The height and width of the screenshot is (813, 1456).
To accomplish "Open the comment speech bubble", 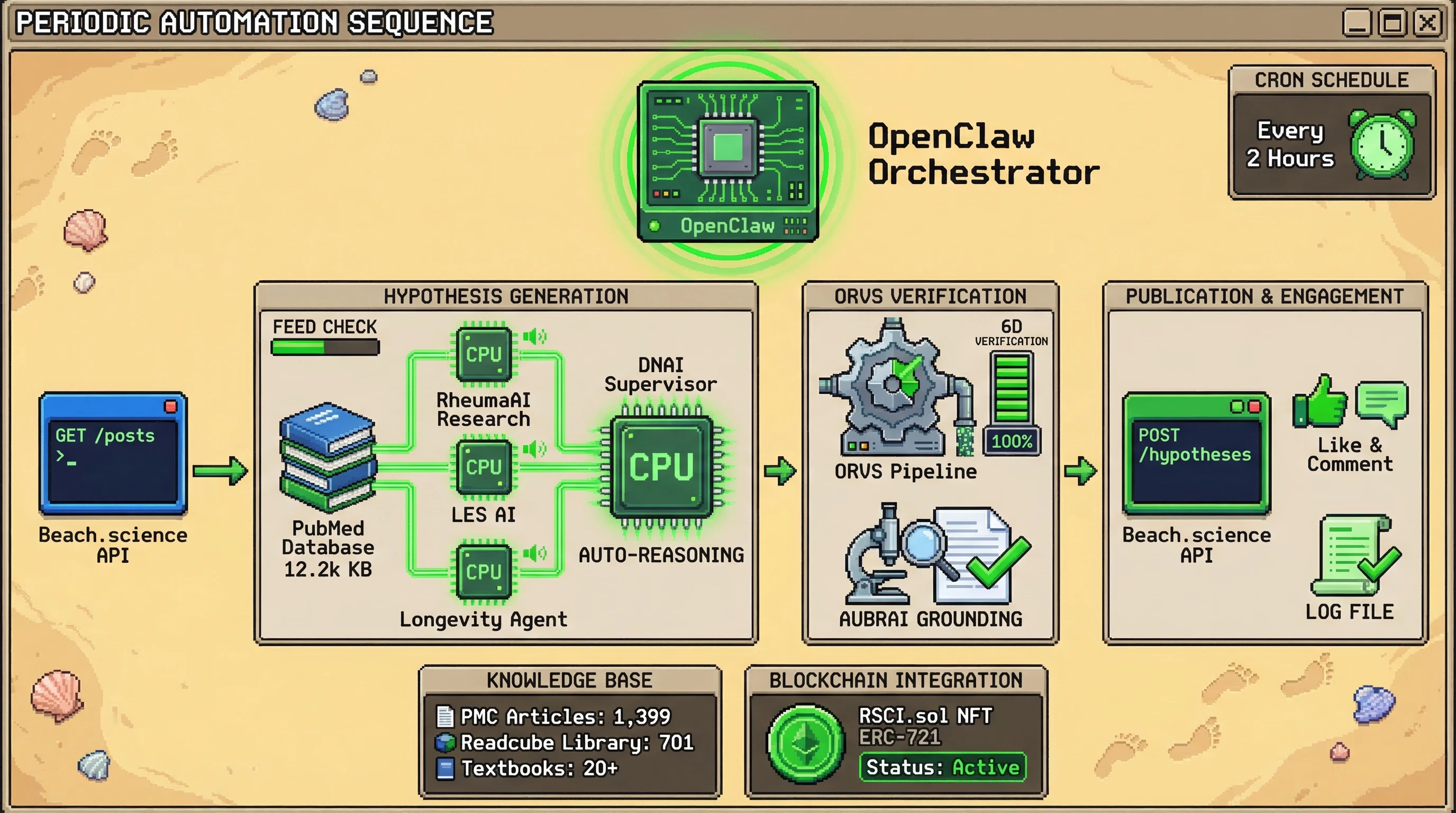I will [1382, 401].
